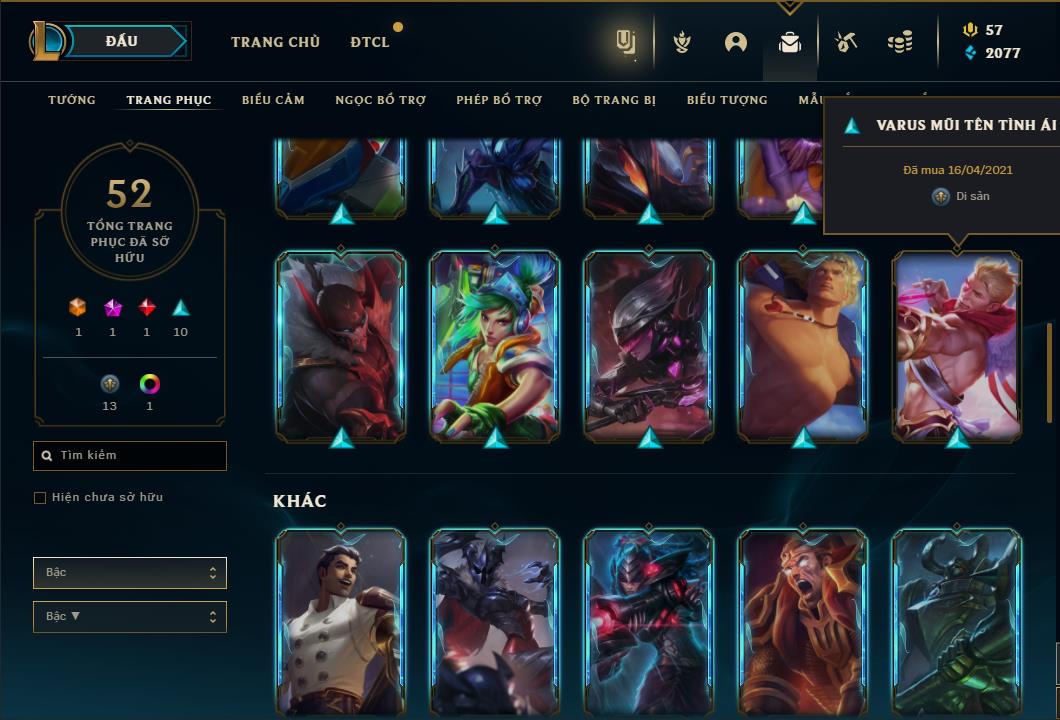Select the shirtless blond Taric skin card
Viewport: 1060px width, 720px height.
pos(803,345)
